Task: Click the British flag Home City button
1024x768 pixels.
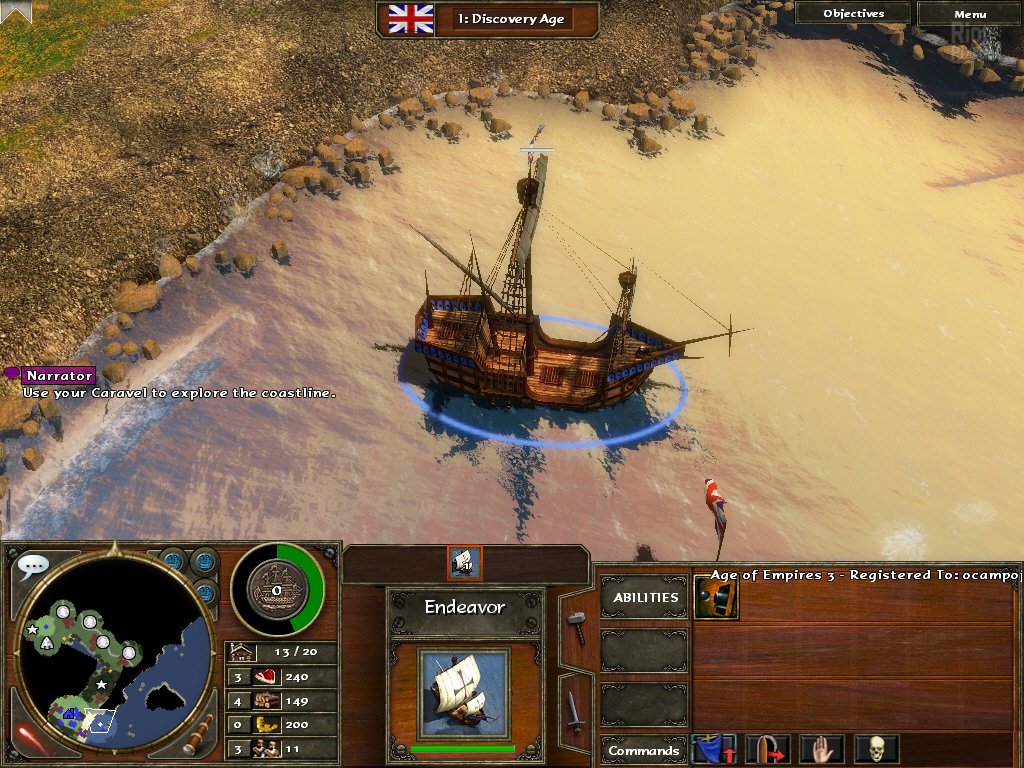Action: 410,18
